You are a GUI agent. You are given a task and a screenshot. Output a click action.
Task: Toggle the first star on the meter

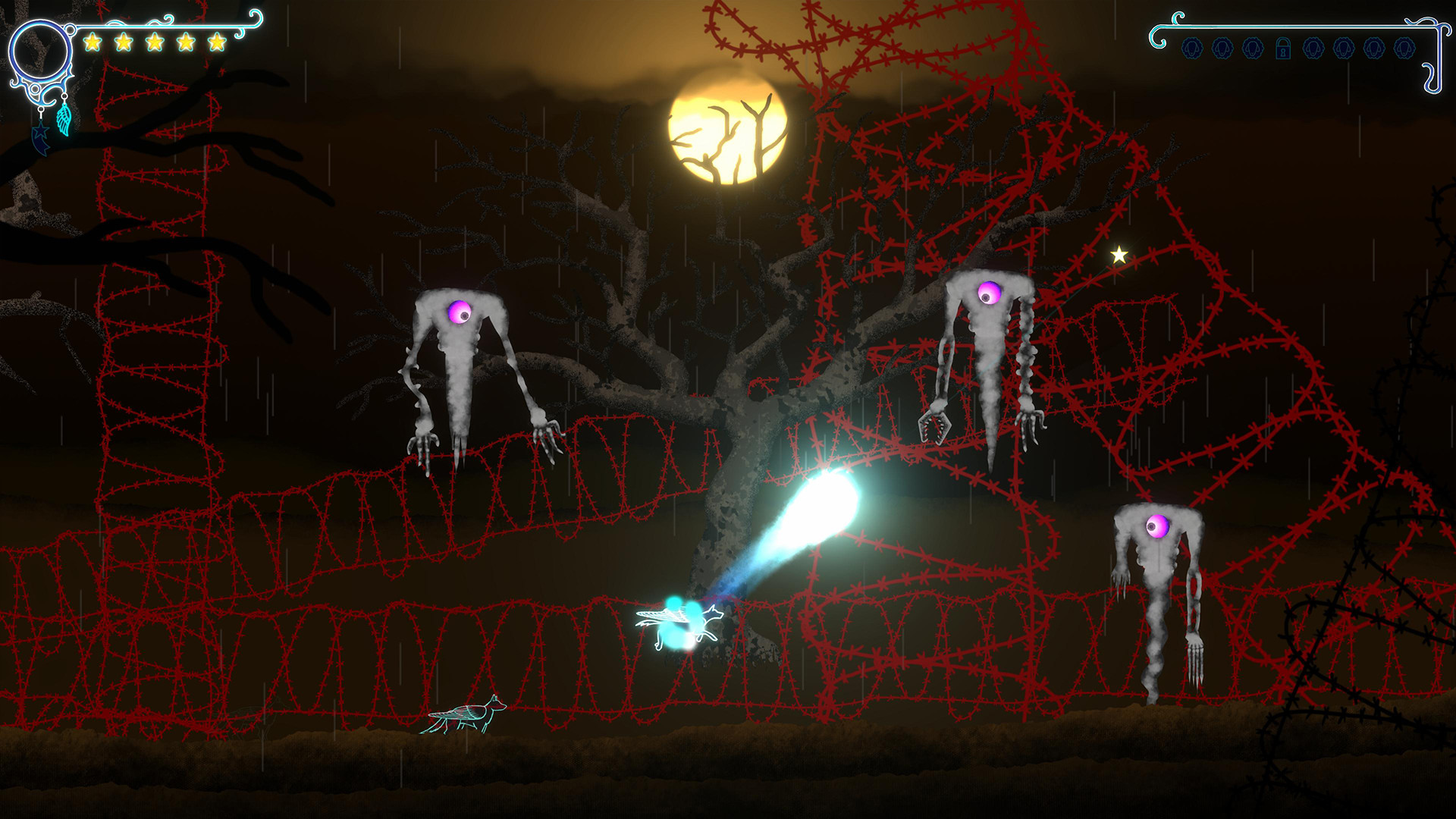93,42
